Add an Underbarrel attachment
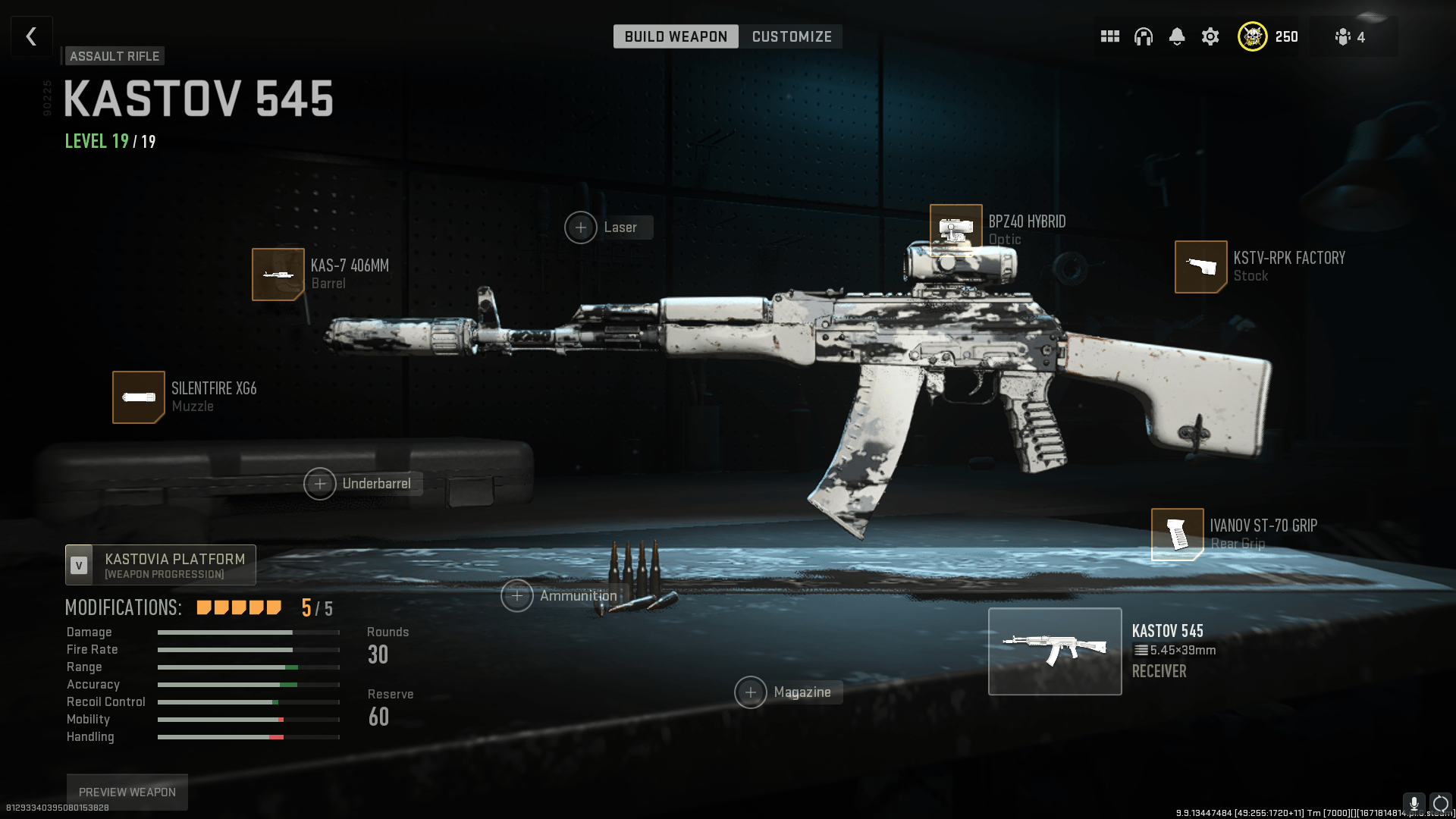This screenshot has height=819, width=1456. pyautogui.click(x=320, y=483)
